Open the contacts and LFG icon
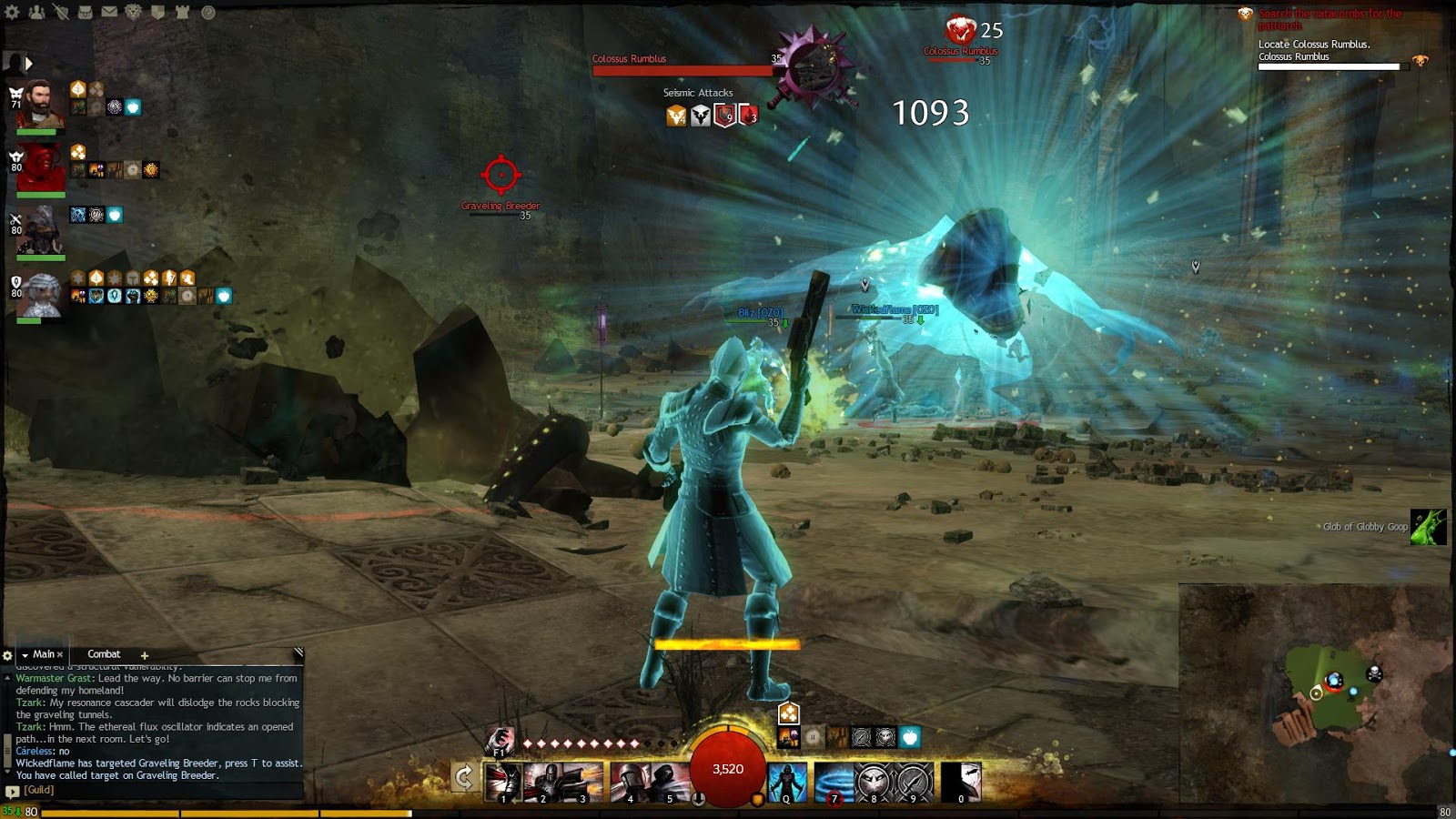This screenshot has height=819, width=1456. click(x=37, y=12)
